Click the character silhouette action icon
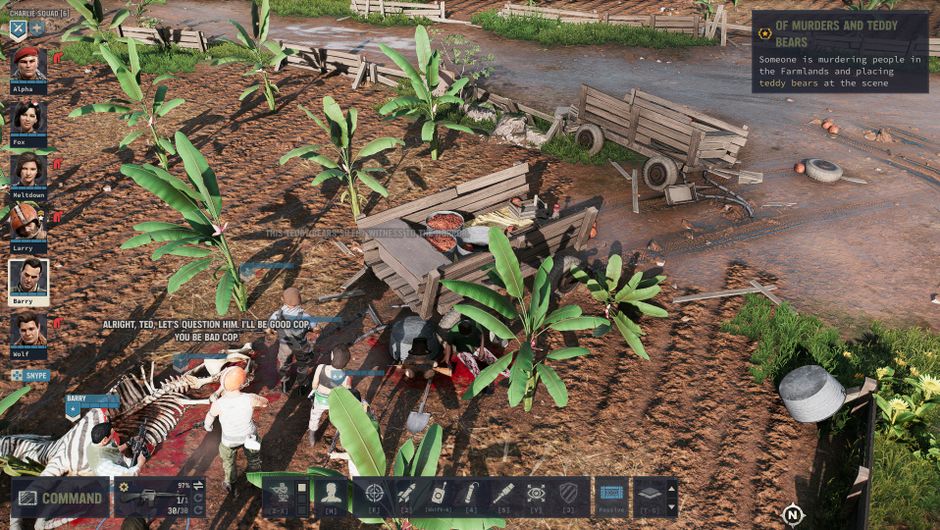Viewport: 940px width, 530px height. click(x=330, y=494)
